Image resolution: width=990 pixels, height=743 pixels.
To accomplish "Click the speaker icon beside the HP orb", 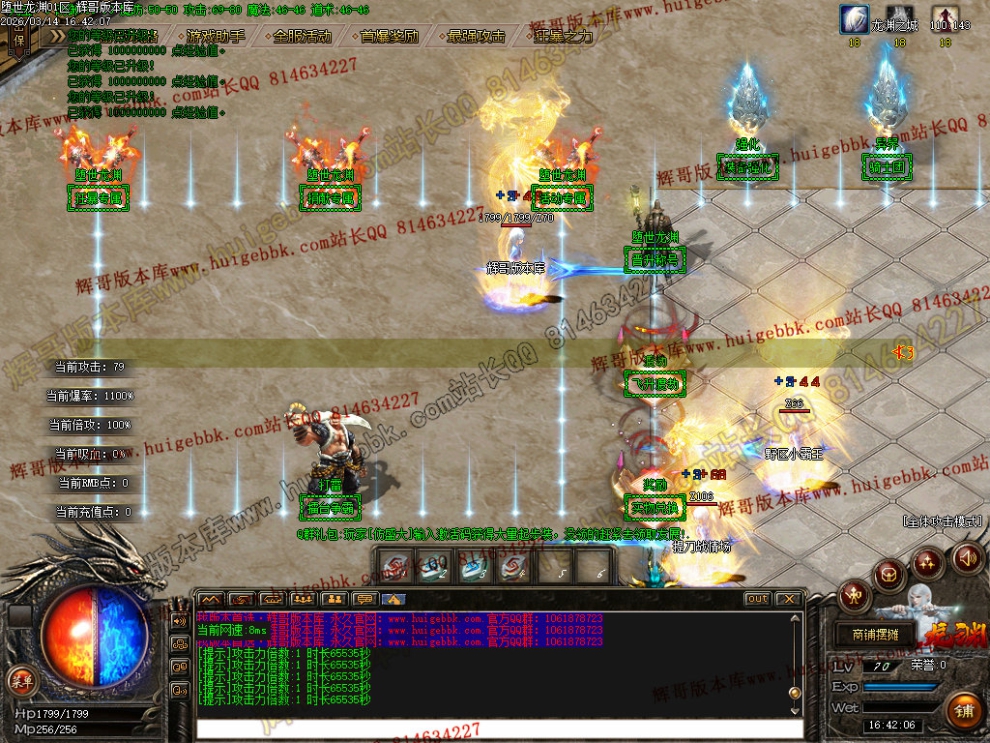I will [x=181, y=620].
